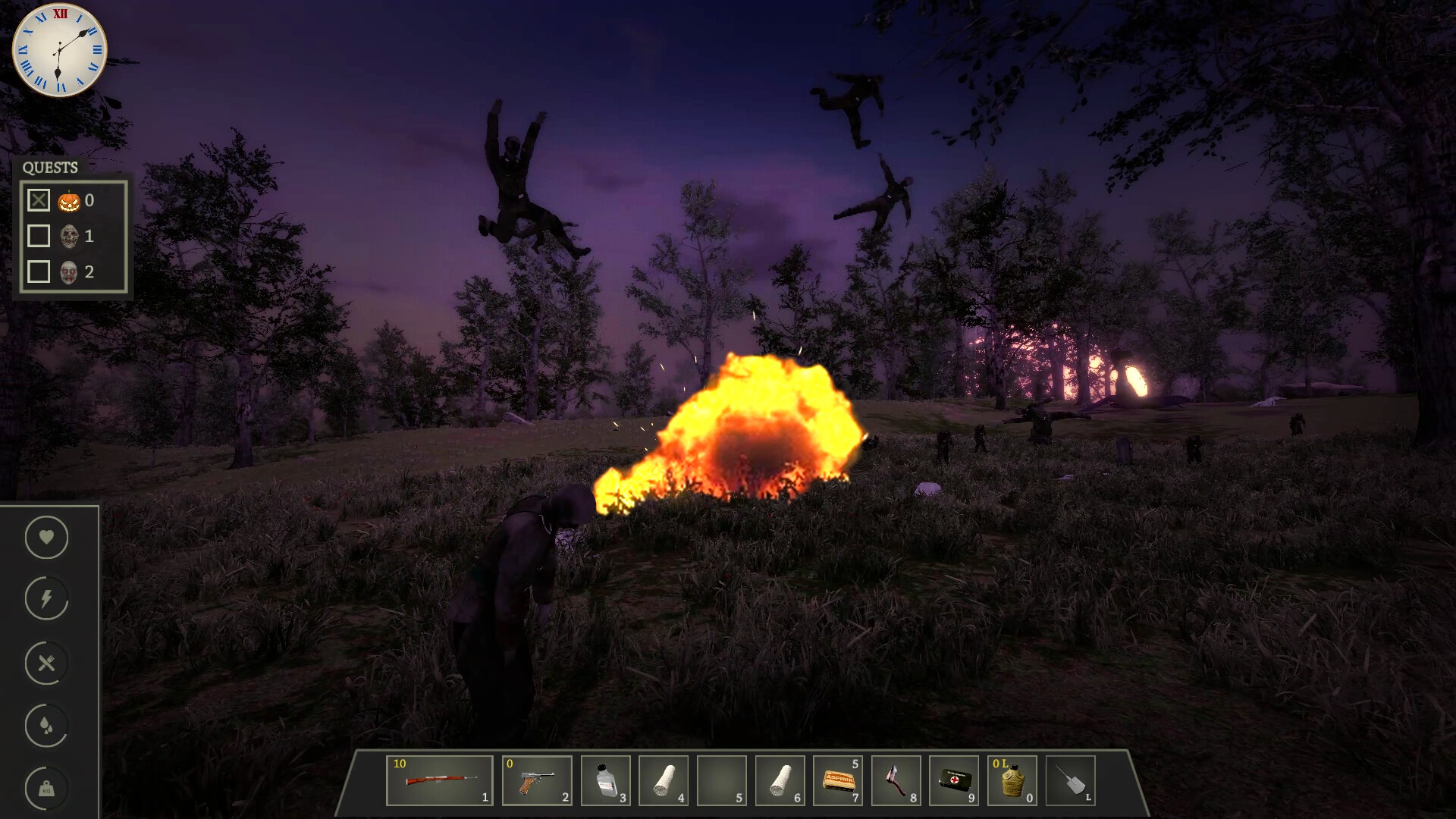The width and height of the screenshot is (1456, 819).
Task: Select the bolt-action rifle in the hotbar
Action: (x=440, y=780)
